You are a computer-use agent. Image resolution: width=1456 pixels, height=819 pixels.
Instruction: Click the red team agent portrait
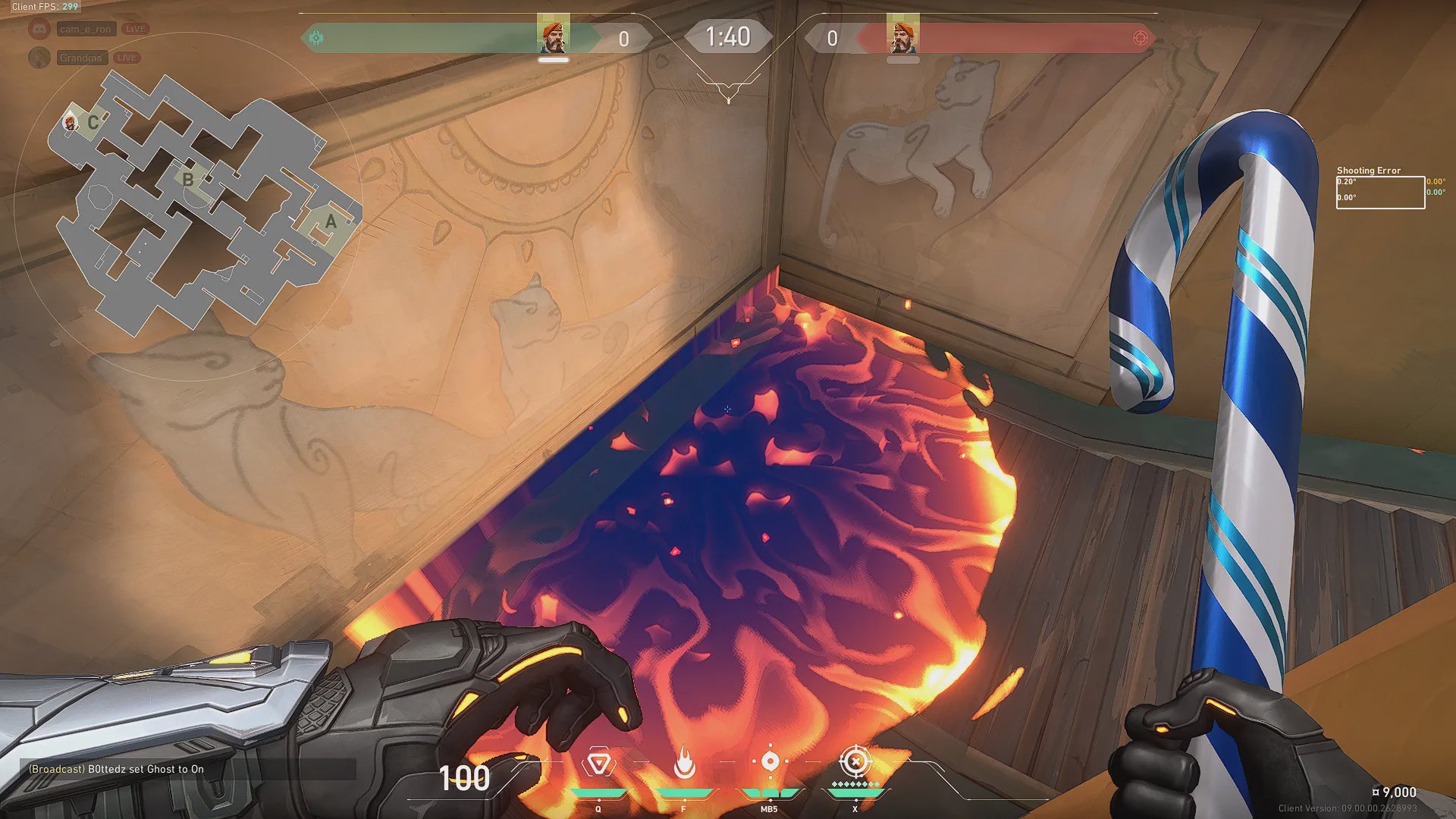[902, 36]
